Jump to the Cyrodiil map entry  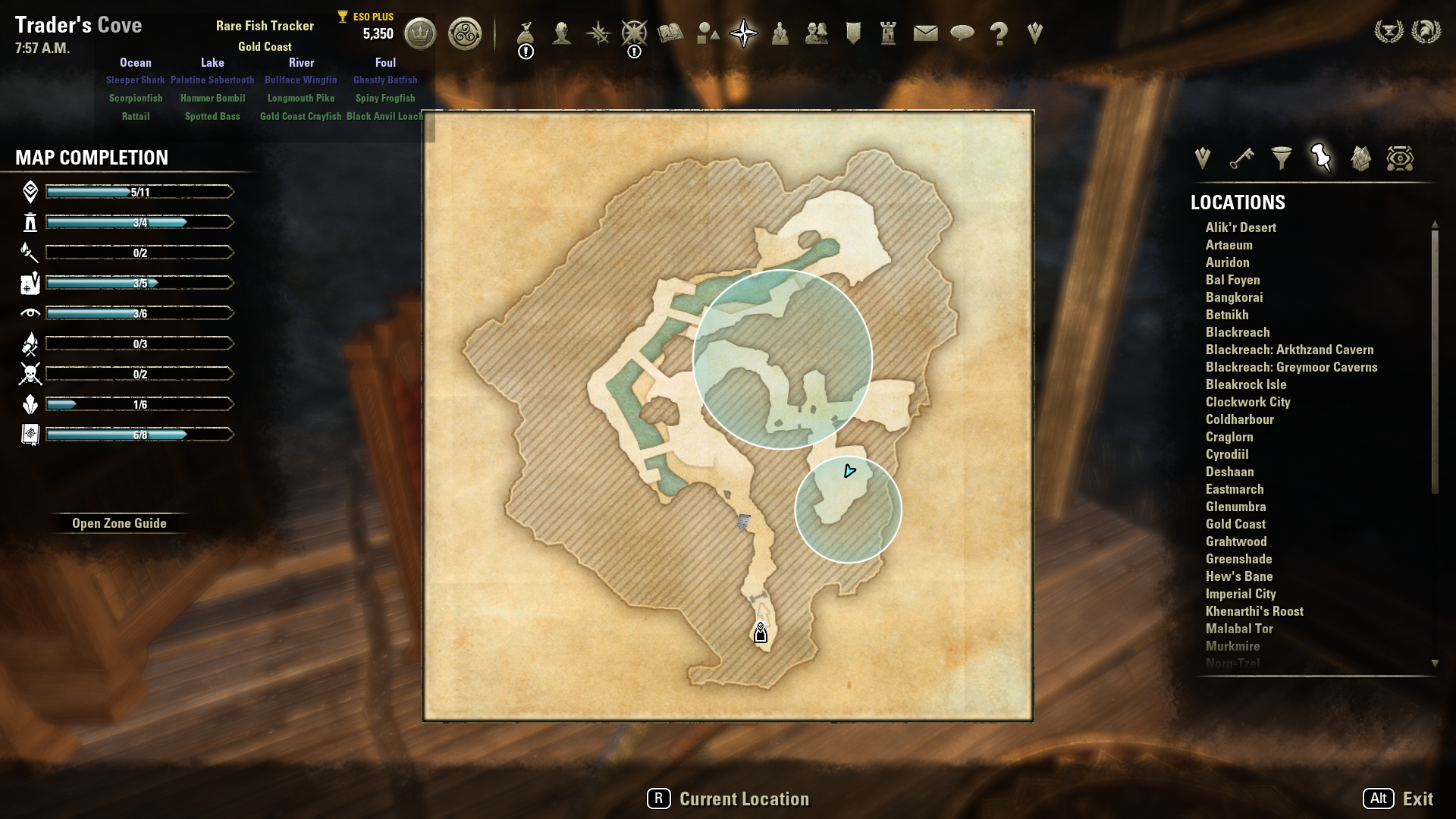1227,454
